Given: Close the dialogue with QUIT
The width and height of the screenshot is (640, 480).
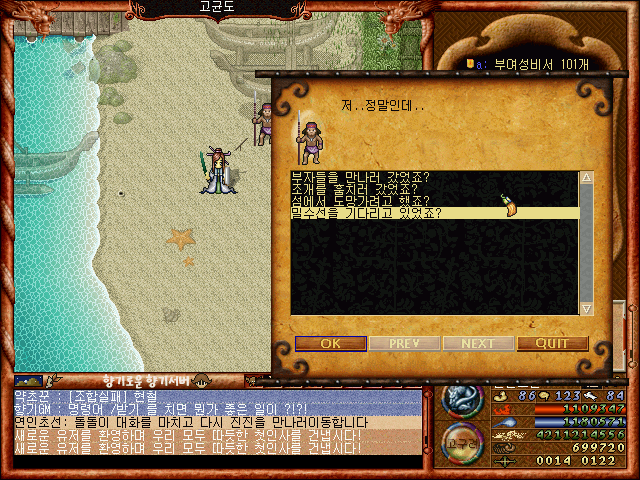Looking at the screenshot, I should tap(552, 343).
